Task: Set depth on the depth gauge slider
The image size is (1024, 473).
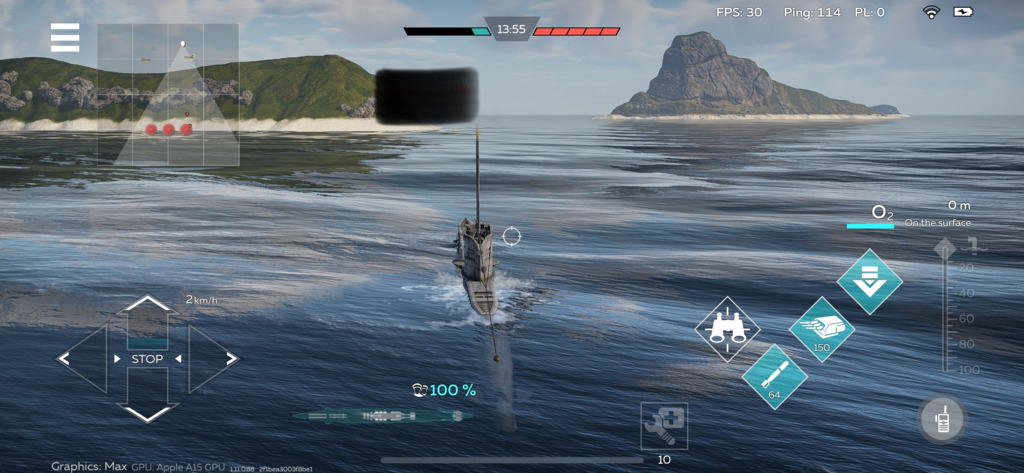Action: [945, 305]
